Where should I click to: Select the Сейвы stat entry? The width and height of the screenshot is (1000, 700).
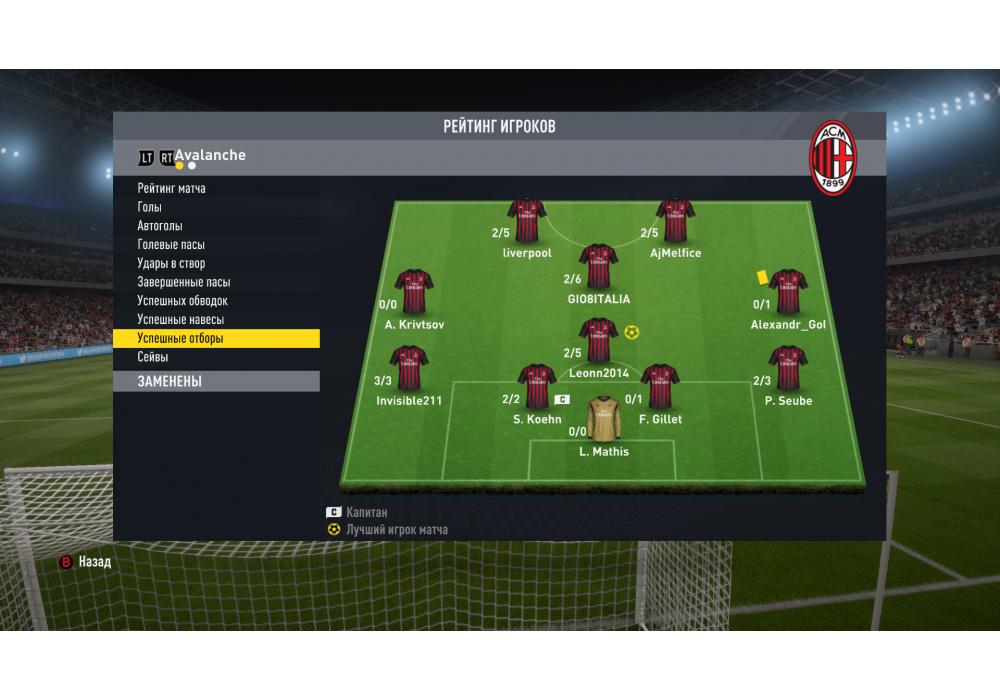click(x=152, y=357)
